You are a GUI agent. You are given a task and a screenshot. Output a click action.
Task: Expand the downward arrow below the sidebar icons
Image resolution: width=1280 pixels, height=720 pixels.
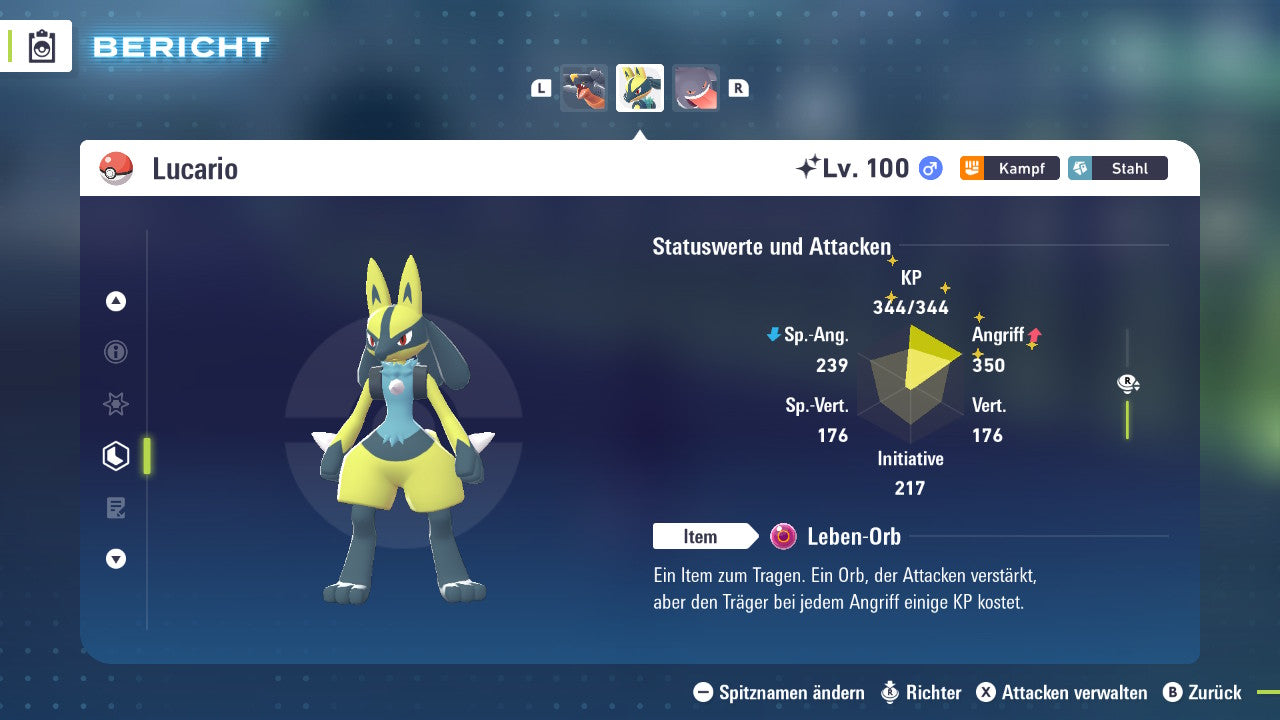115,559
